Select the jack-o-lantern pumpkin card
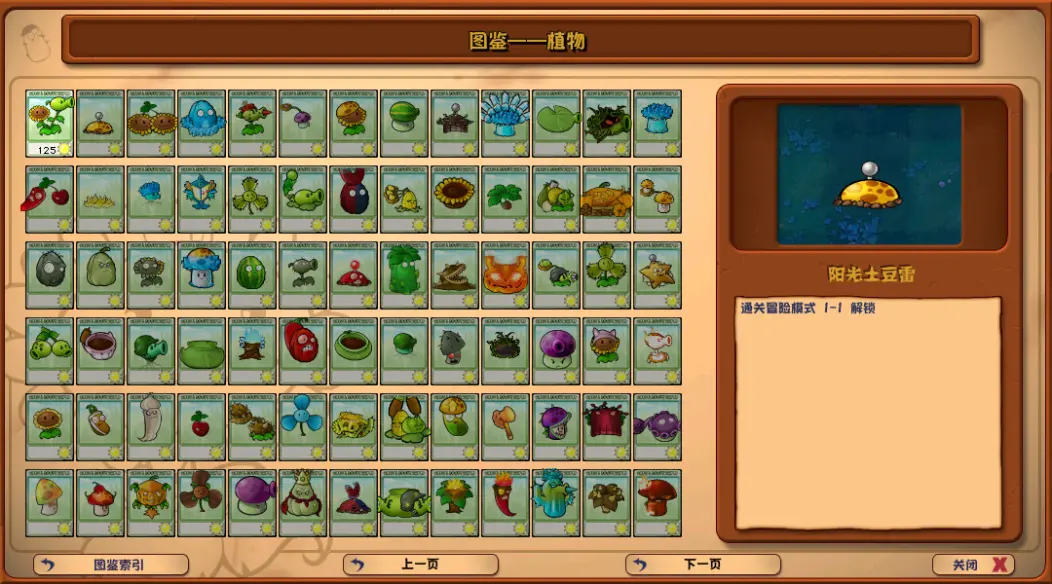This screenshot has width=1052, height=584. click(x=506, y=274)
